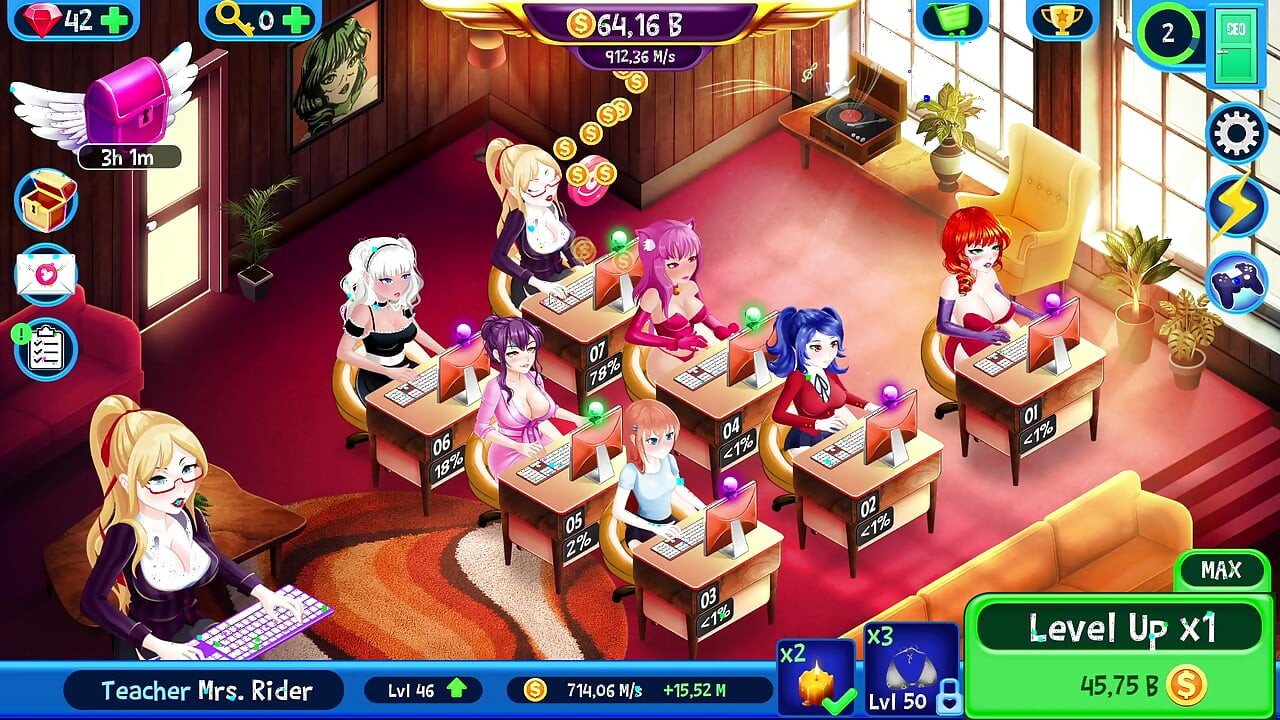1280x720 pixels.
Task: Buy Level Up x1 for 45,75 B
Action: pyautogui.click(x=1120, y=655)
